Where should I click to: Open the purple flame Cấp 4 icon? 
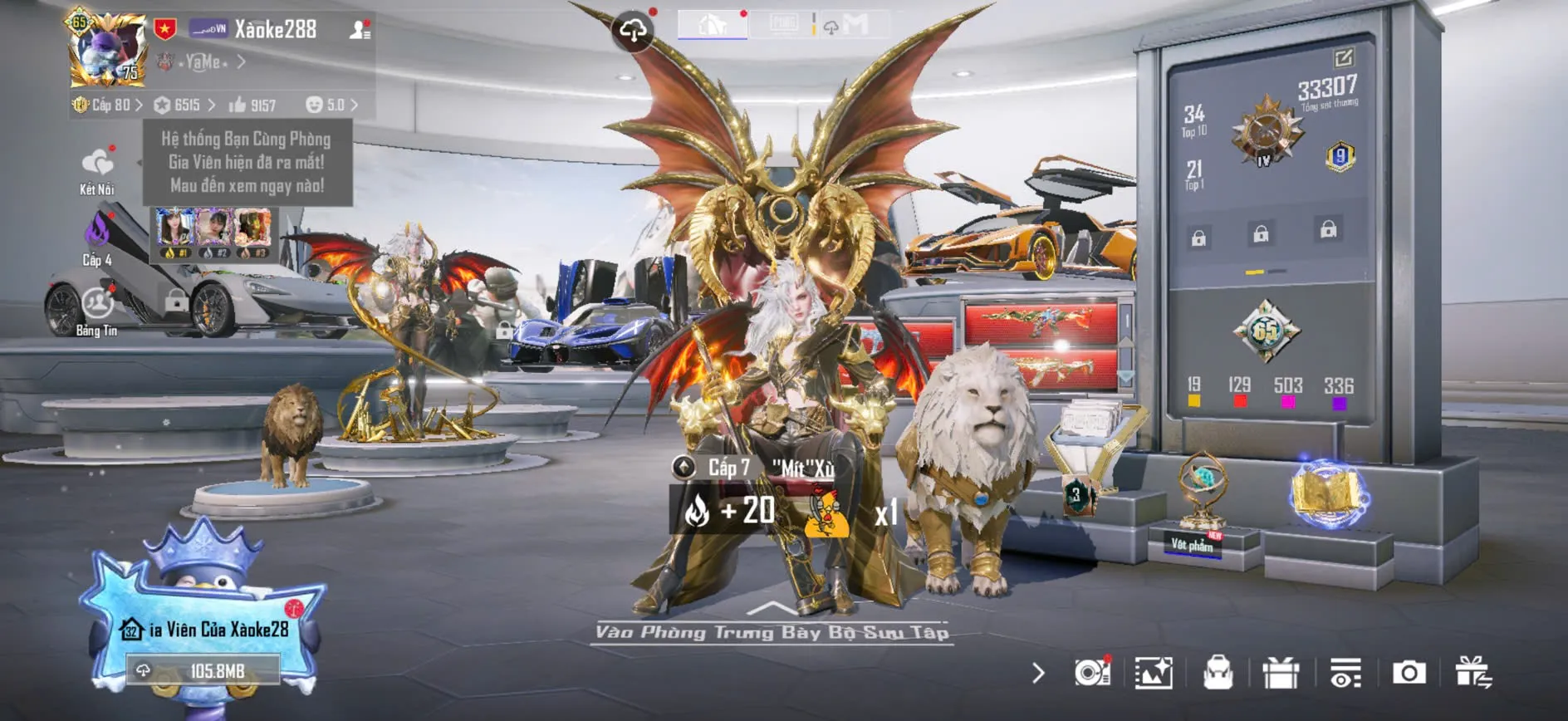pyautogui.click(x=97, y=232)
